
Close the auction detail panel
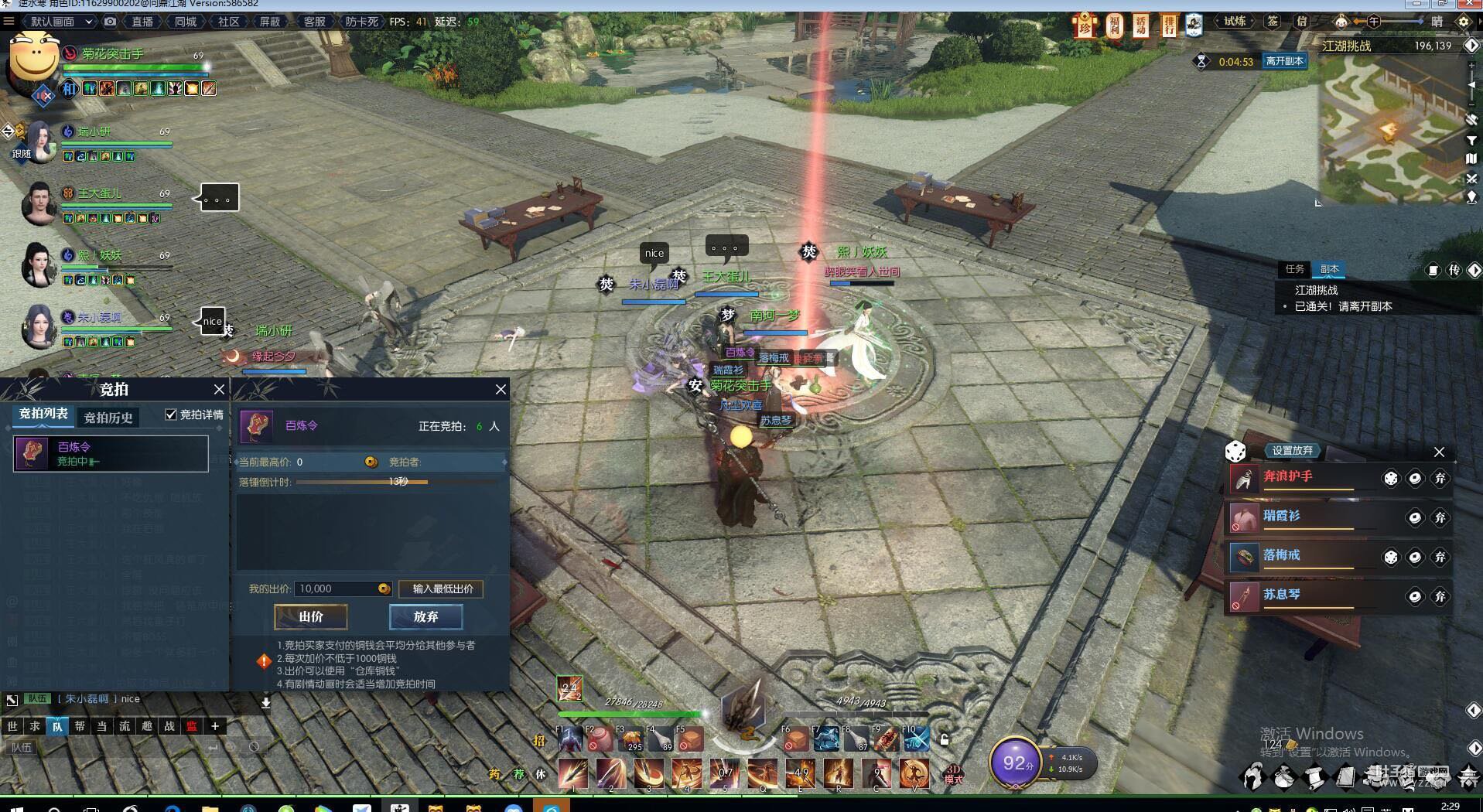(501, 389)
